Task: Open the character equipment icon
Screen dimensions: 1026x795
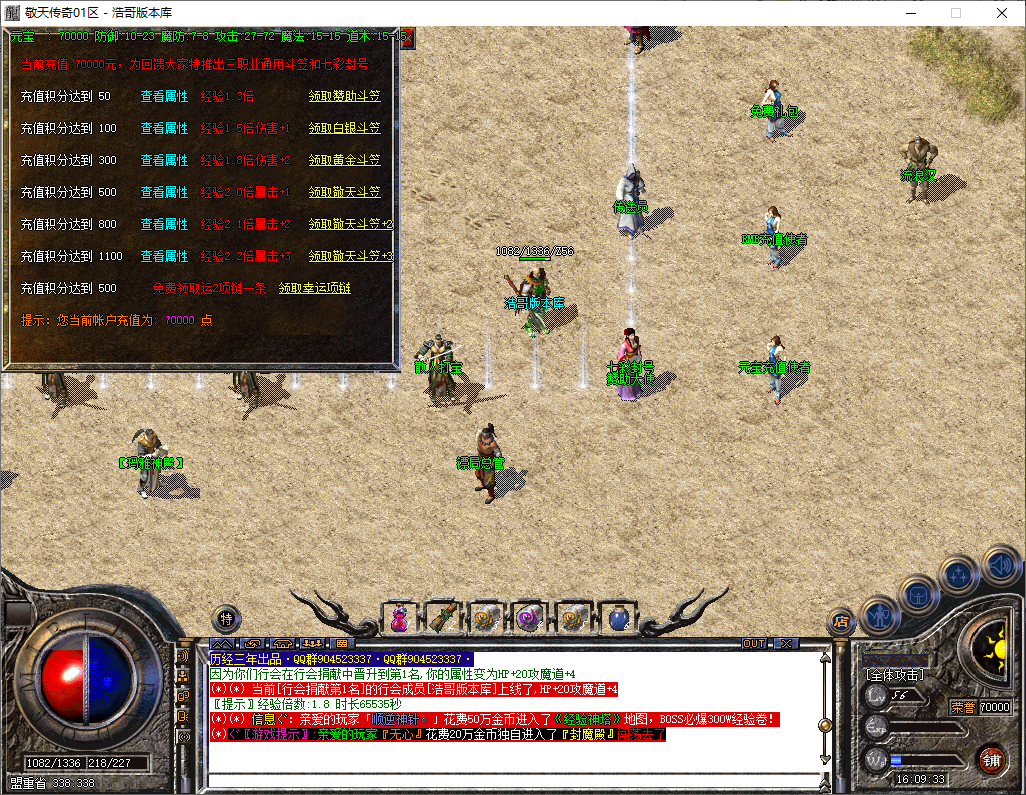Action: (x=880, y=614)
